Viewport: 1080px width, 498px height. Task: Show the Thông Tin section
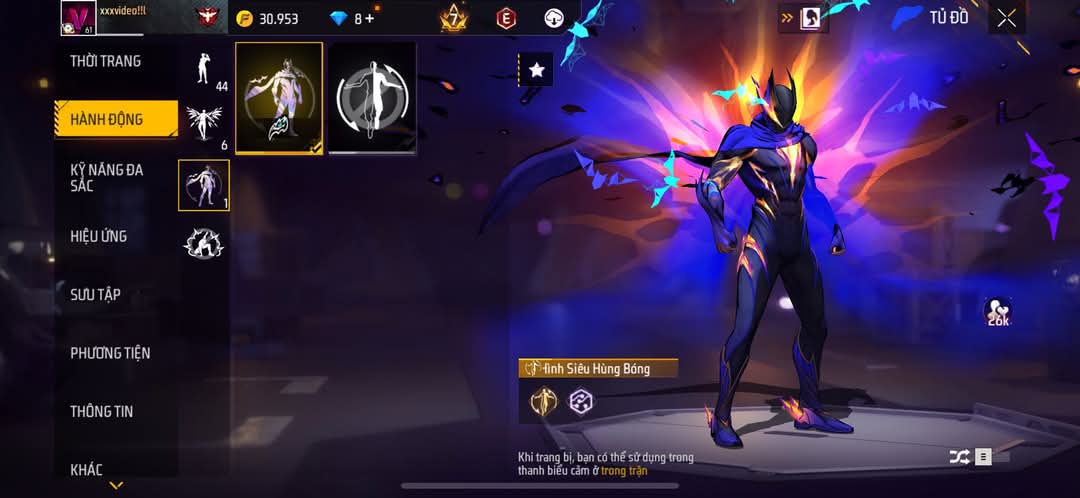tap(102, 411)
